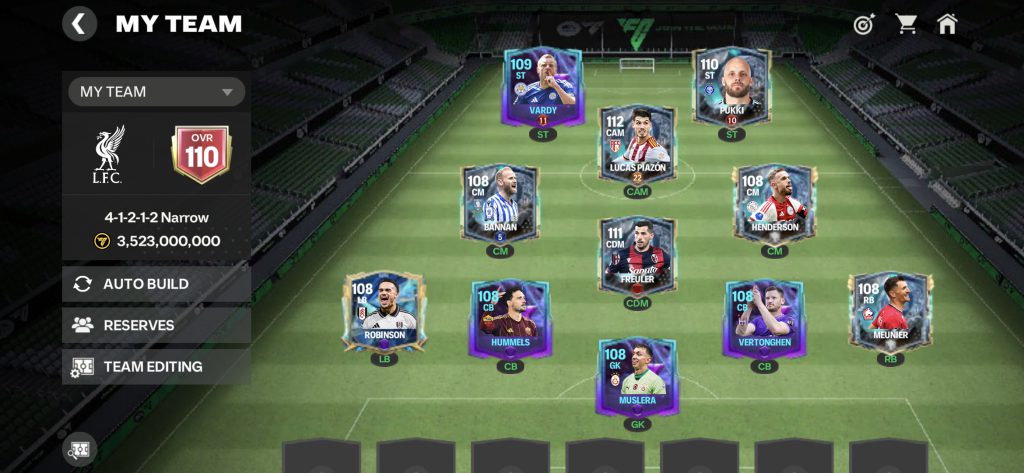The image size is (1024, 473).
Task: Open the target objectives icon
Action: pyautogui.click(x=864, y=24)
